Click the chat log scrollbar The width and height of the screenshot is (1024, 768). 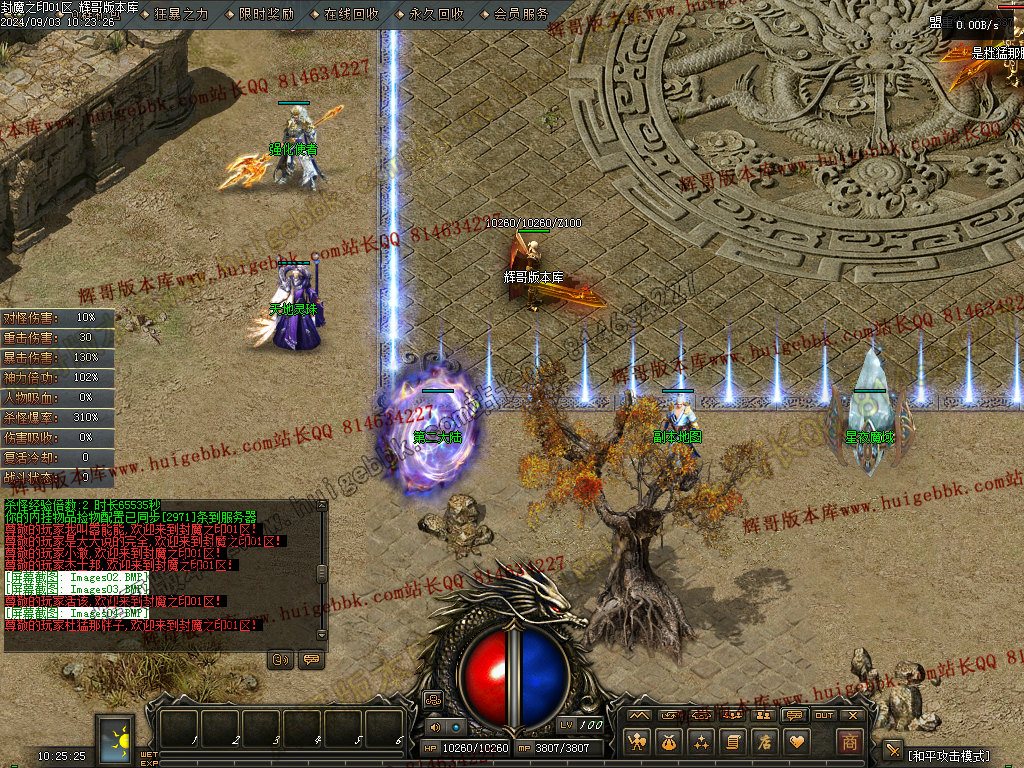[x=321, y=574]
